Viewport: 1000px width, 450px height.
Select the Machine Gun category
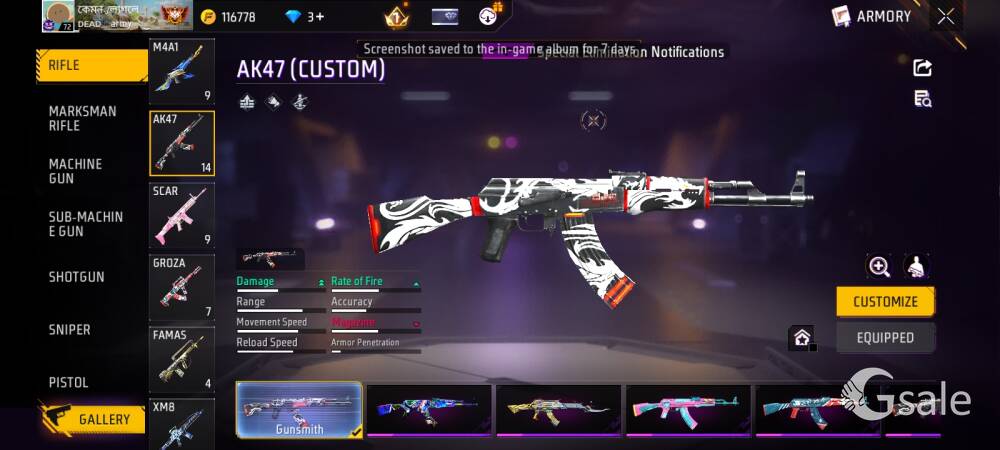(77, 171)
